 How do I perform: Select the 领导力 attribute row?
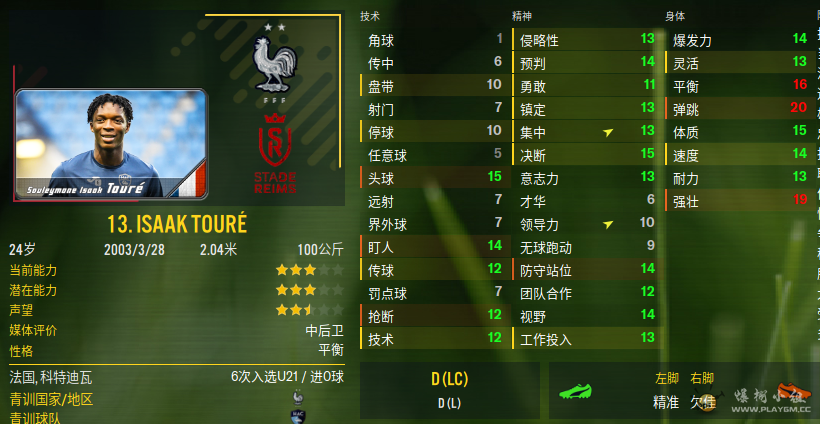tap(586, 224)
